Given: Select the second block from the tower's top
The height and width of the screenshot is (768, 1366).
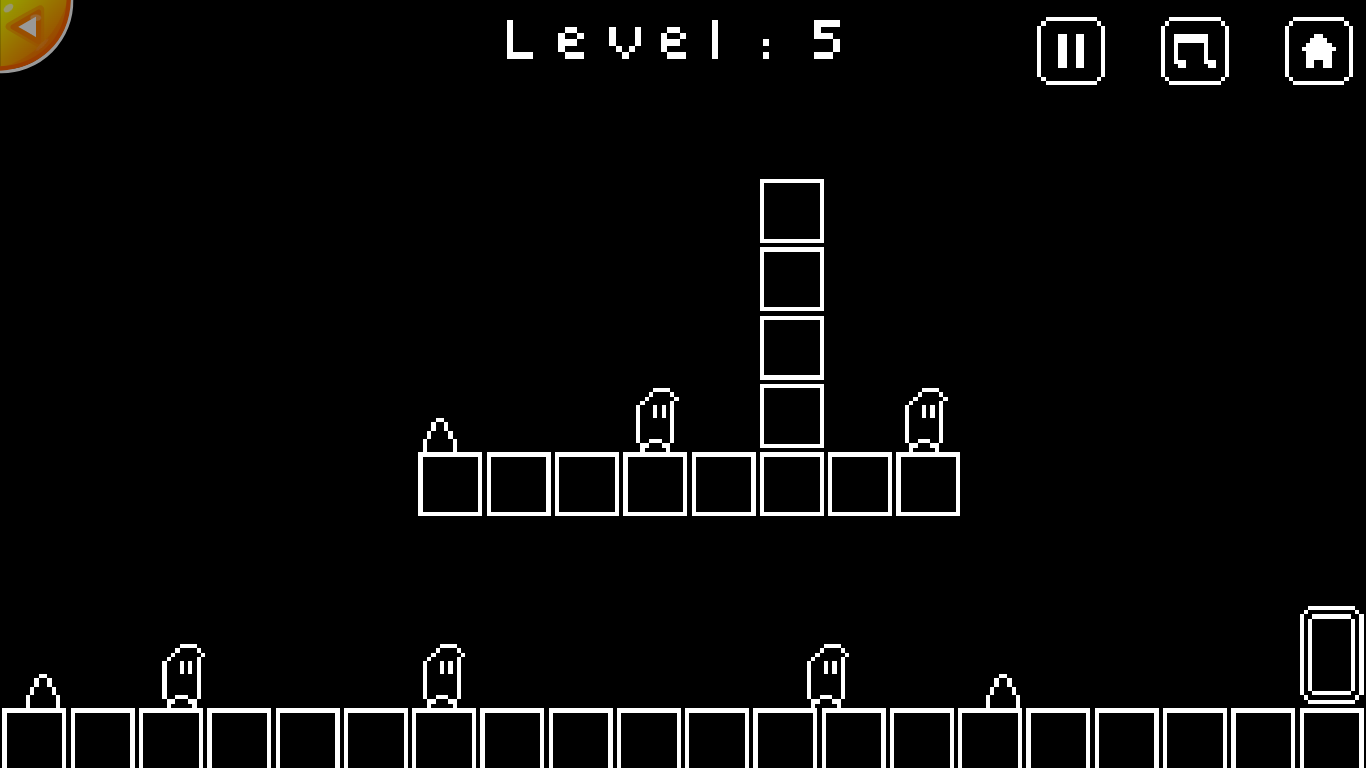Looking at the screenshot, I should (x=791, y=278).
